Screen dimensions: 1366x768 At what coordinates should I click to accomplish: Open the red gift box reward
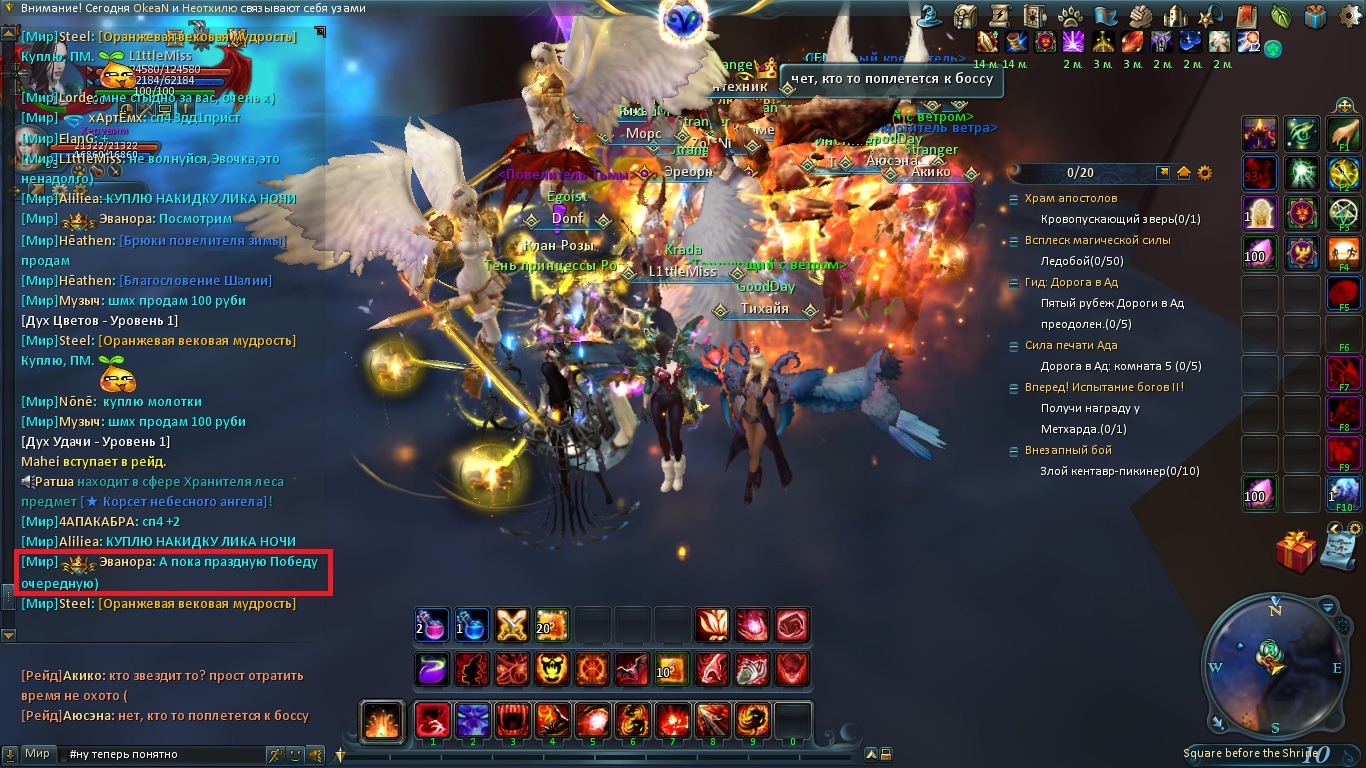coord(1296,551)
